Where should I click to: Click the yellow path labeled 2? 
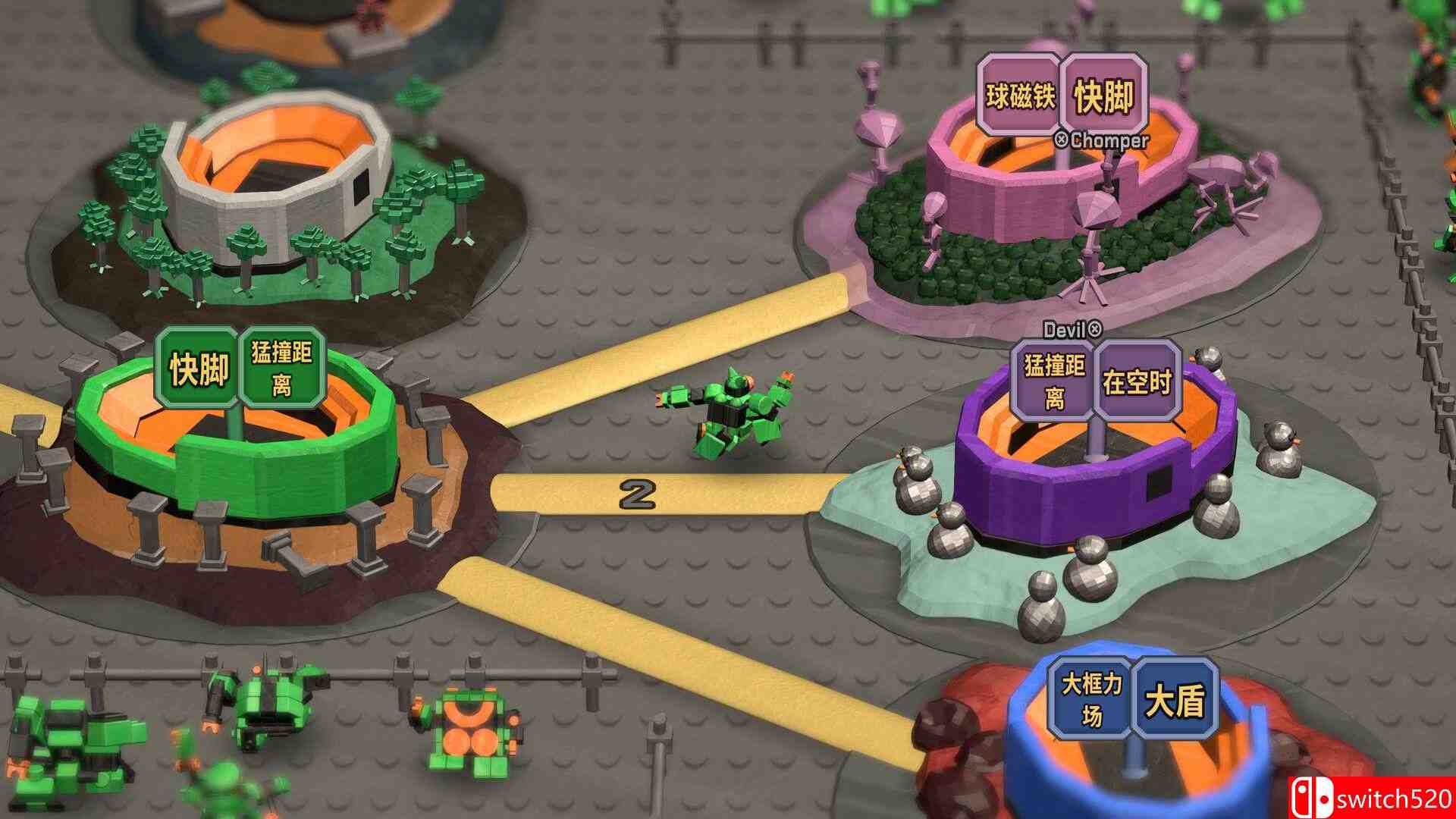pyautogui.click(x=637, y=493)
